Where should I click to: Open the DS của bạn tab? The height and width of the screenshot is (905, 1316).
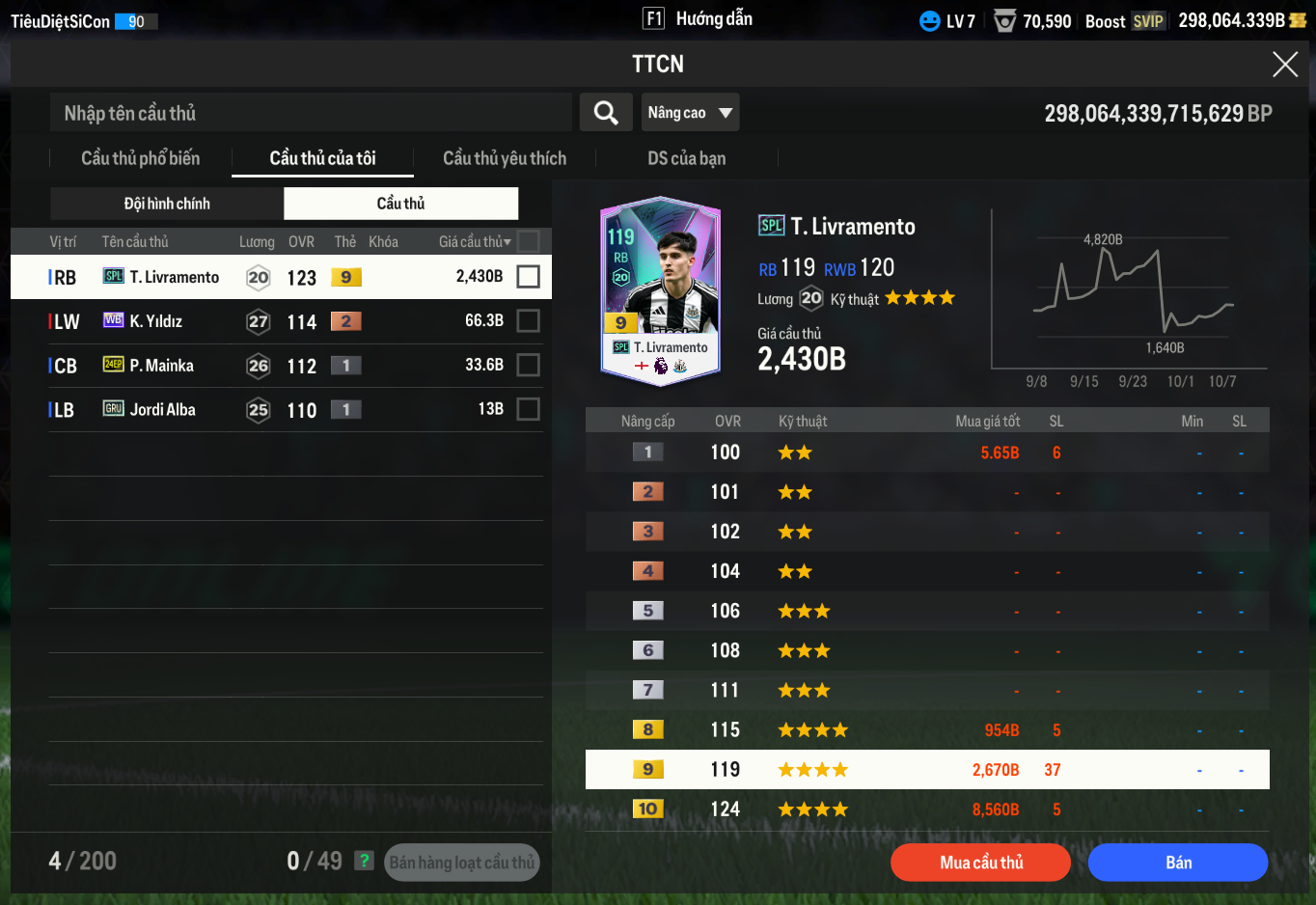pyautogui.click(x=686, y=158)
